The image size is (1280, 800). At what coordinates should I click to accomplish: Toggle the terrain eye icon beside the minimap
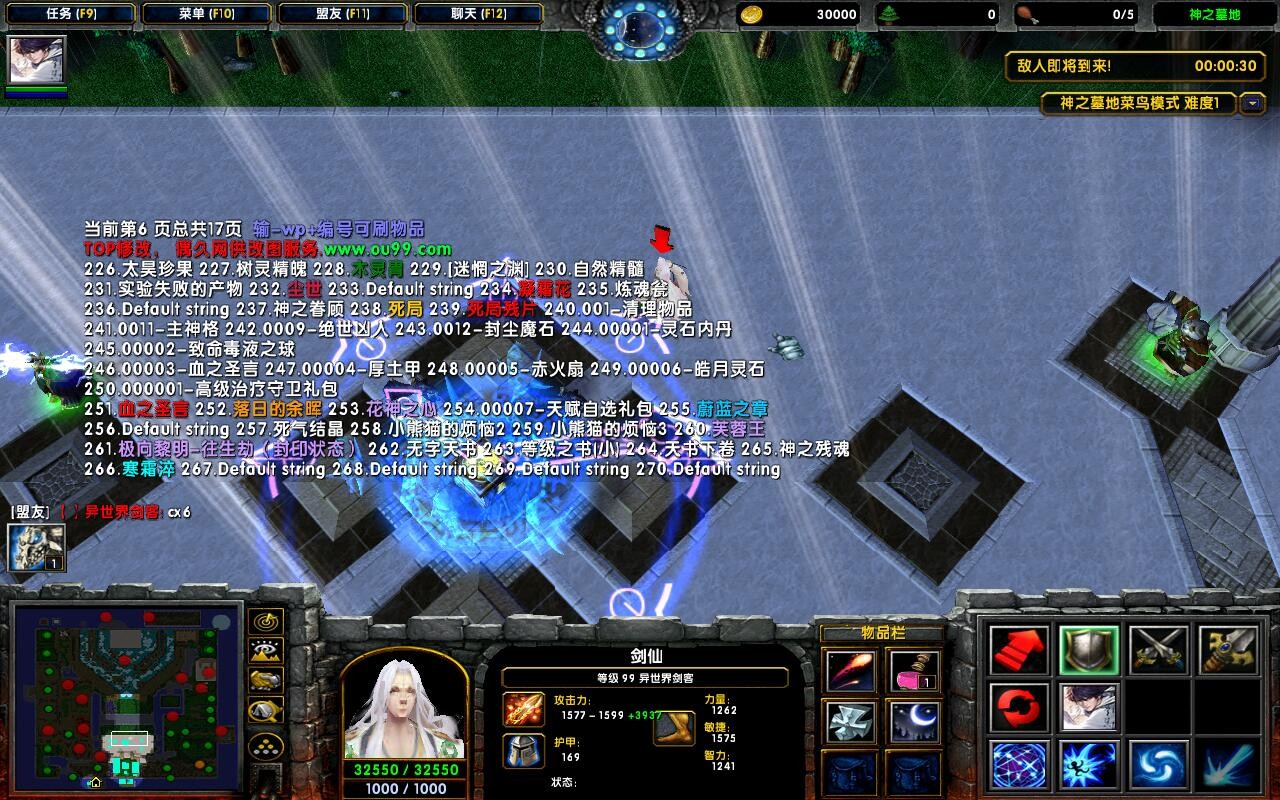[x=264, y=649]
